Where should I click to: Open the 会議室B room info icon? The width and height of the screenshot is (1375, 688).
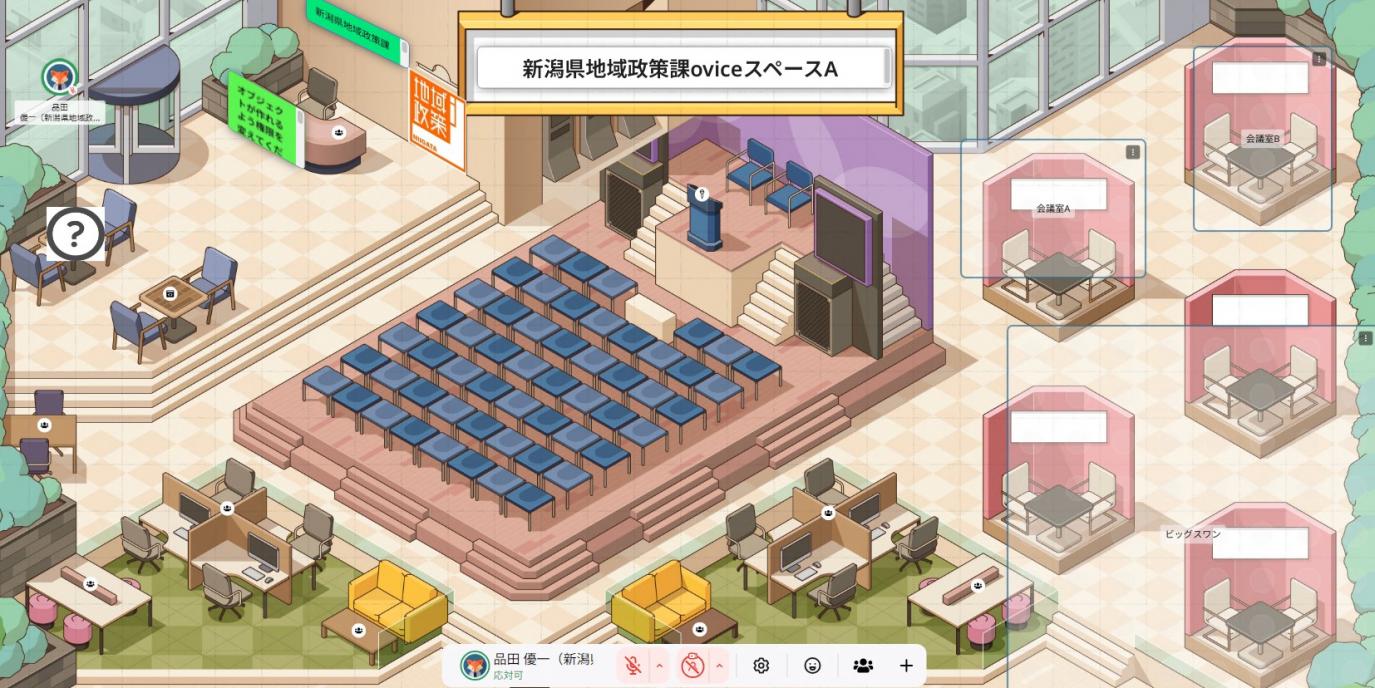[x=1319, y=60]
